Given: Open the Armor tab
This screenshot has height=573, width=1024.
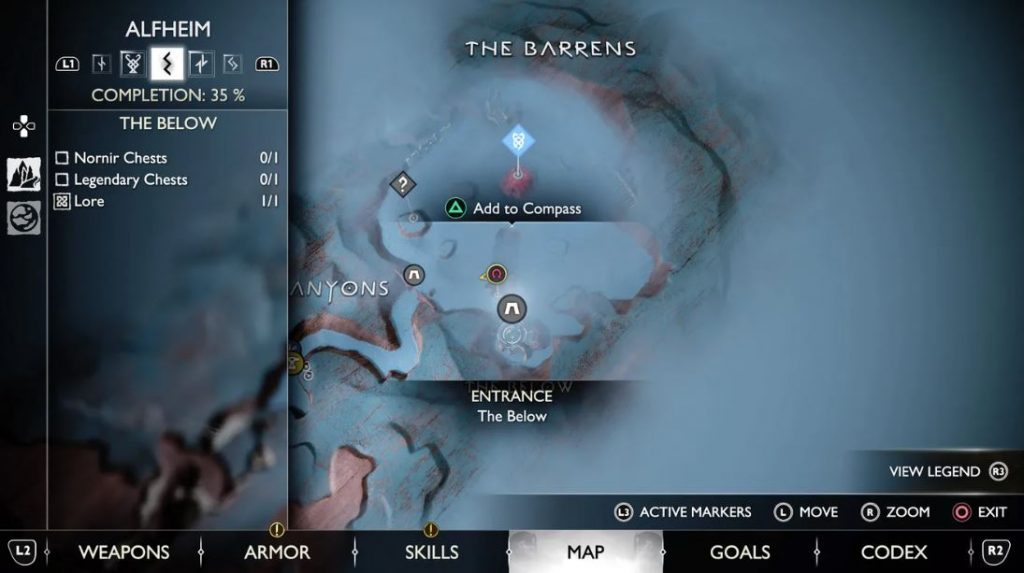Looking at the screenshot, I should pyautogui.click(x=277, y=552).
